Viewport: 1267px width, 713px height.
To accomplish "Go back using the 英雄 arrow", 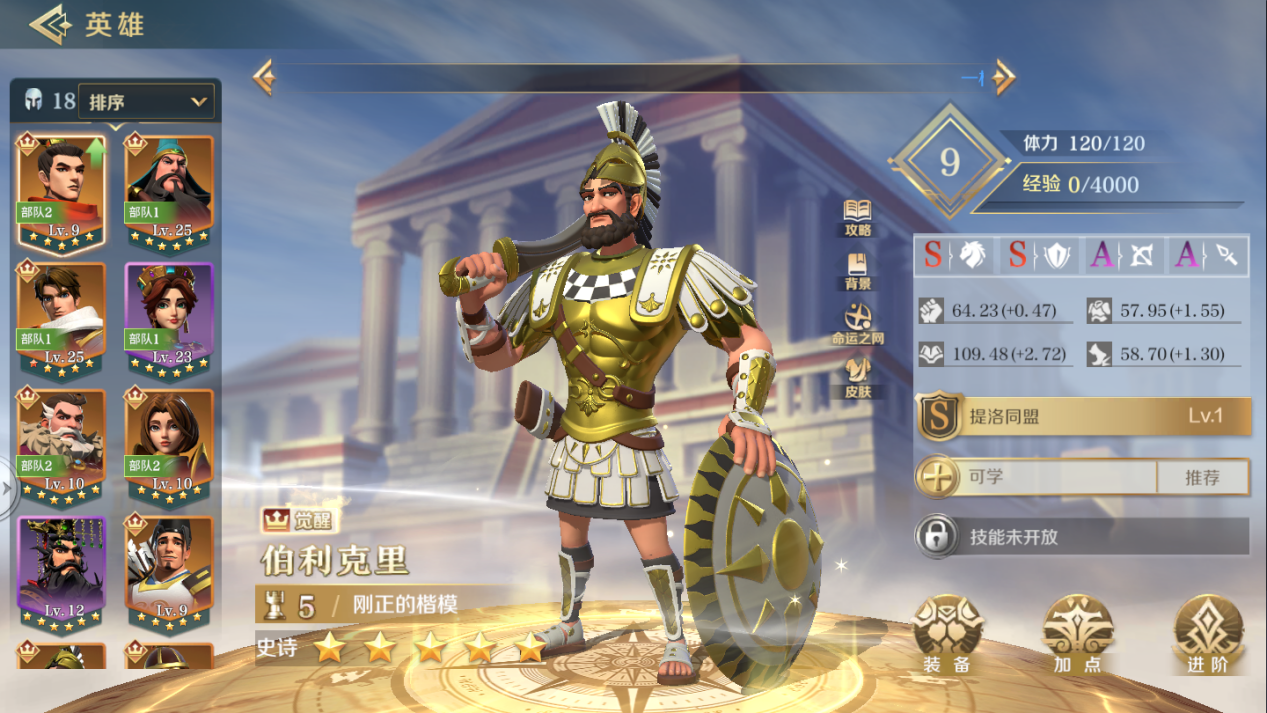I will [50, 24].
